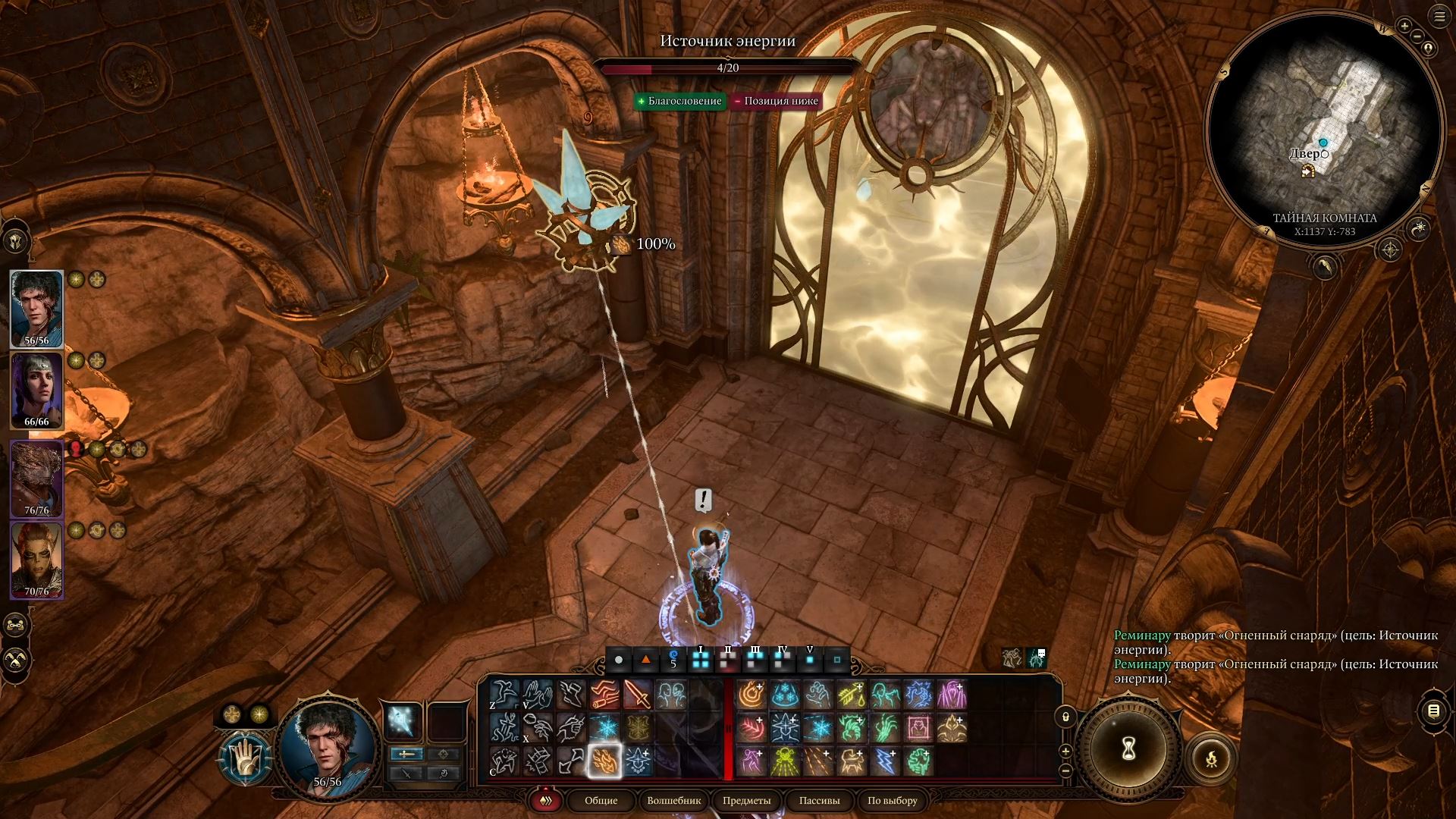
Task: Pick the party portrait with 70/76 HP
Action: [36, 560]
